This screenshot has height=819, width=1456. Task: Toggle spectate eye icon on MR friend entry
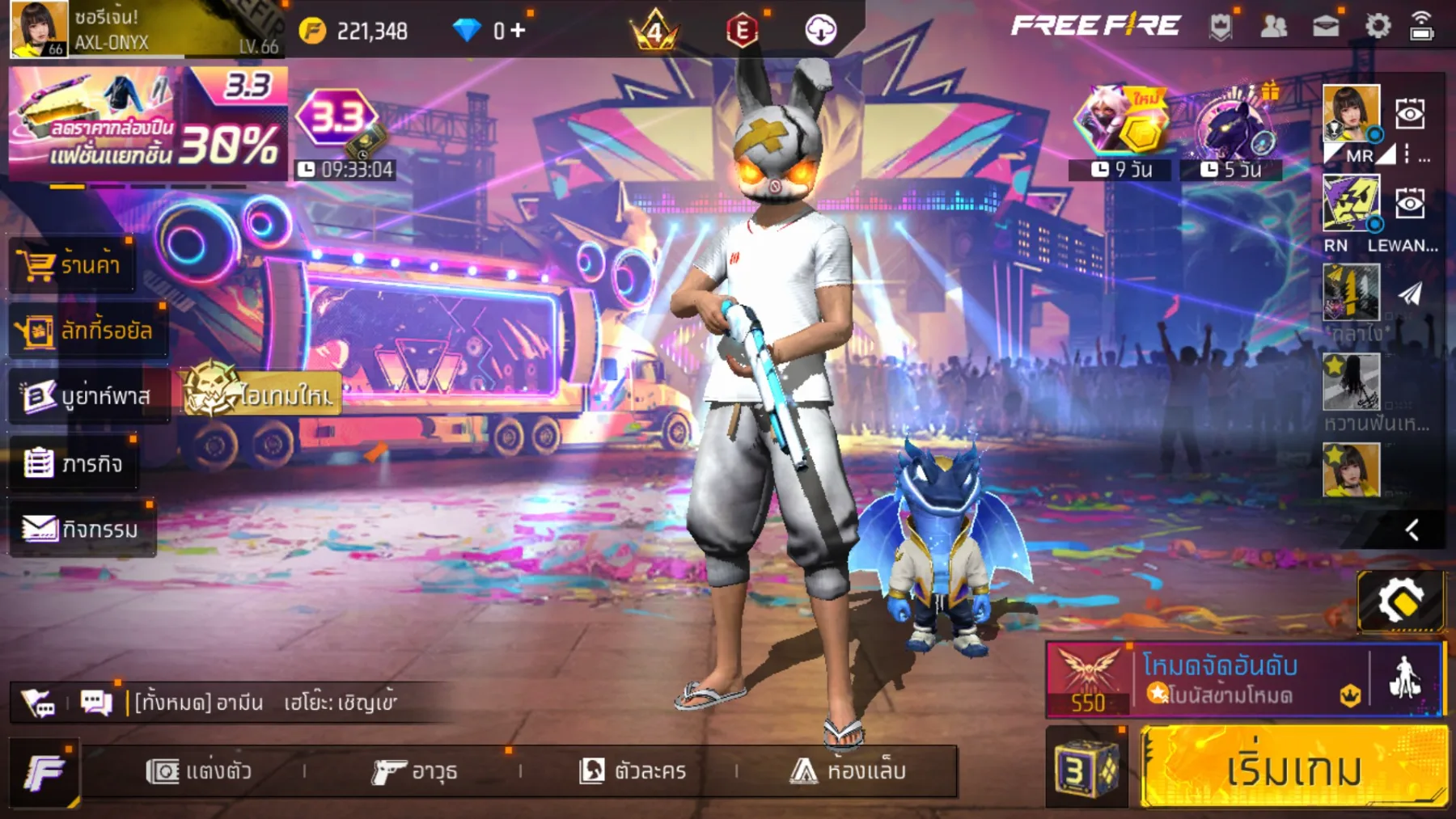click(1410, 114)
